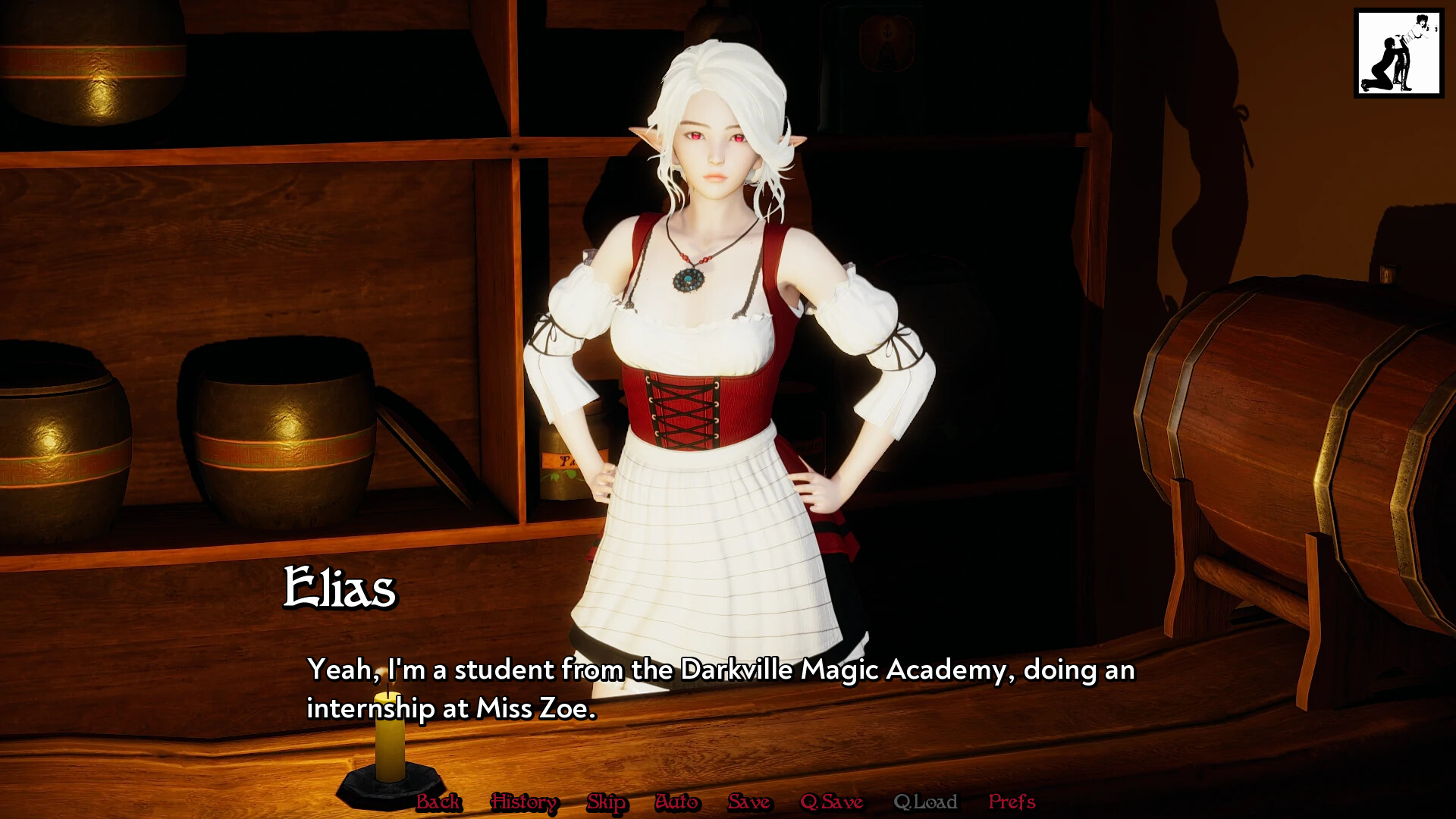Click the Q.Load quick load button
This screenshot has width=1456, height=819.
coord(925,802)
